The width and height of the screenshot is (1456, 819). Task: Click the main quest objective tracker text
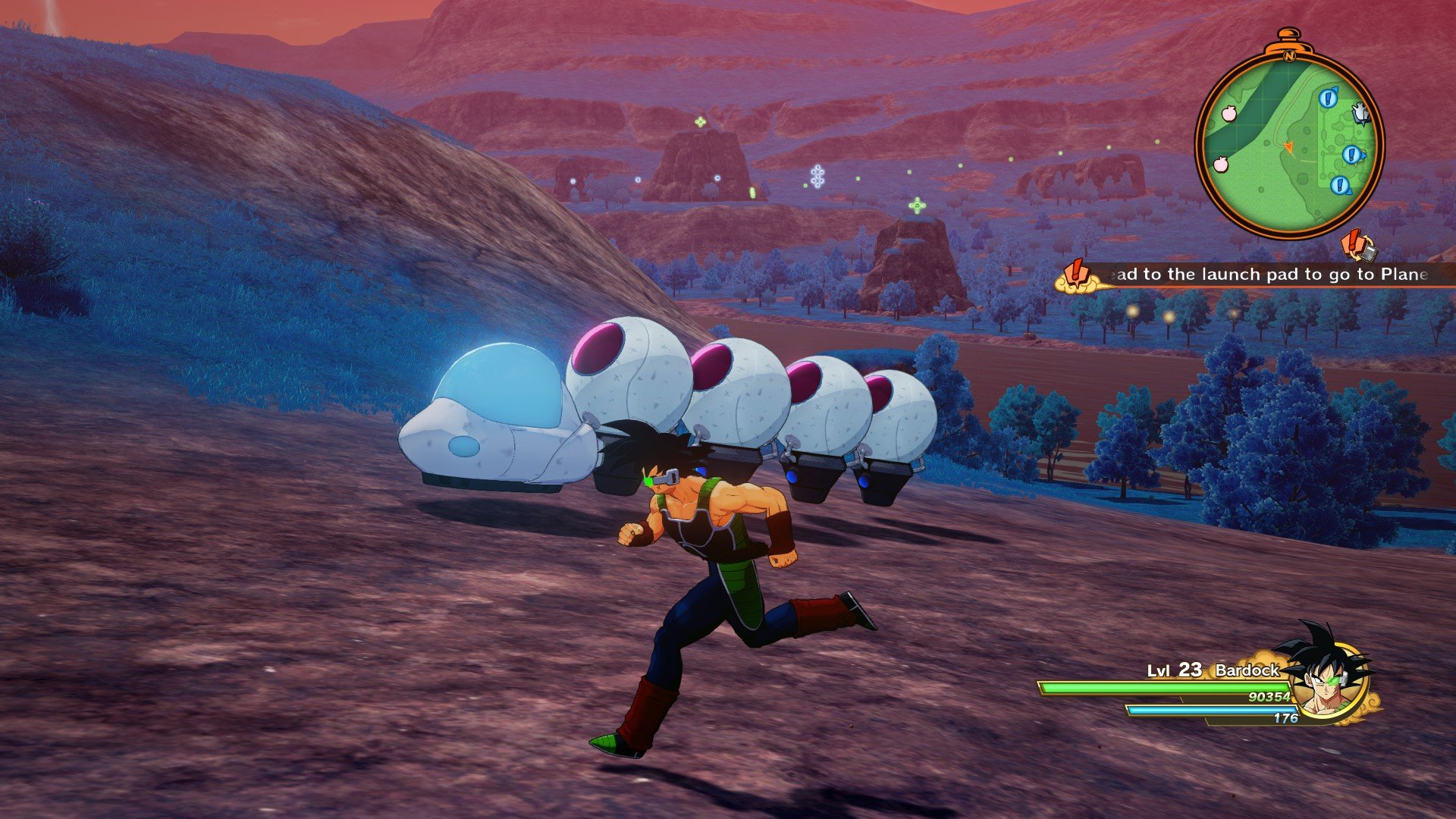(x=1266, y=275)
